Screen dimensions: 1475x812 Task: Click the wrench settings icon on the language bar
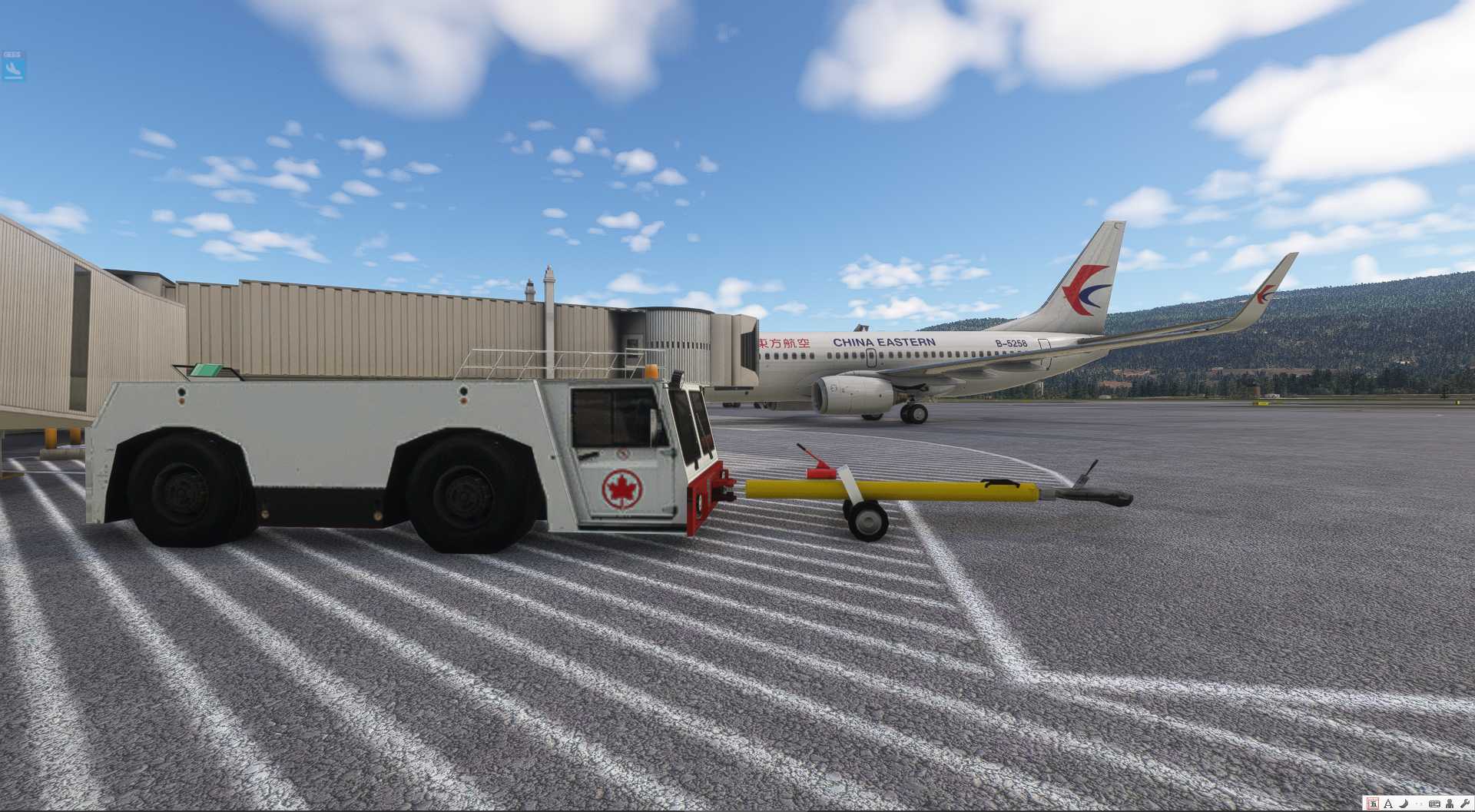[x=1467, y=803]
